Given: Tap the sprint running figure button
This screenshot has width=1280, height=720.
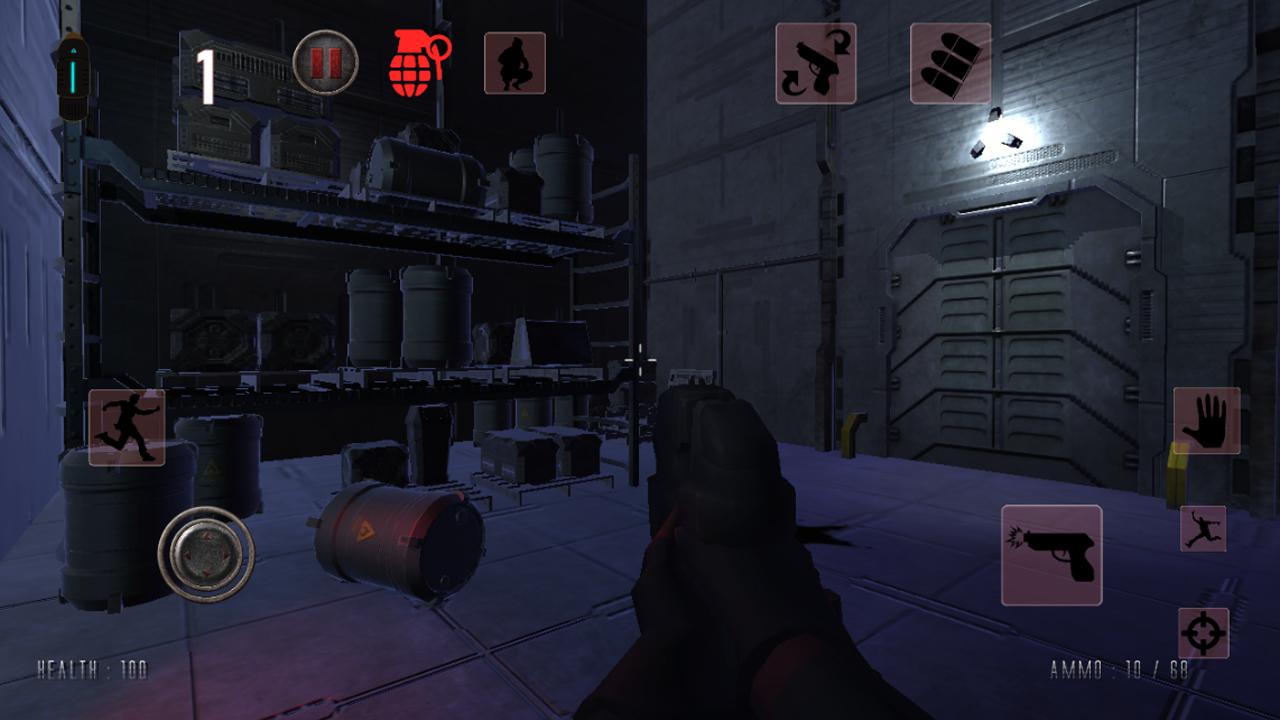Looking at the screenshot, I should pos(127,427).
